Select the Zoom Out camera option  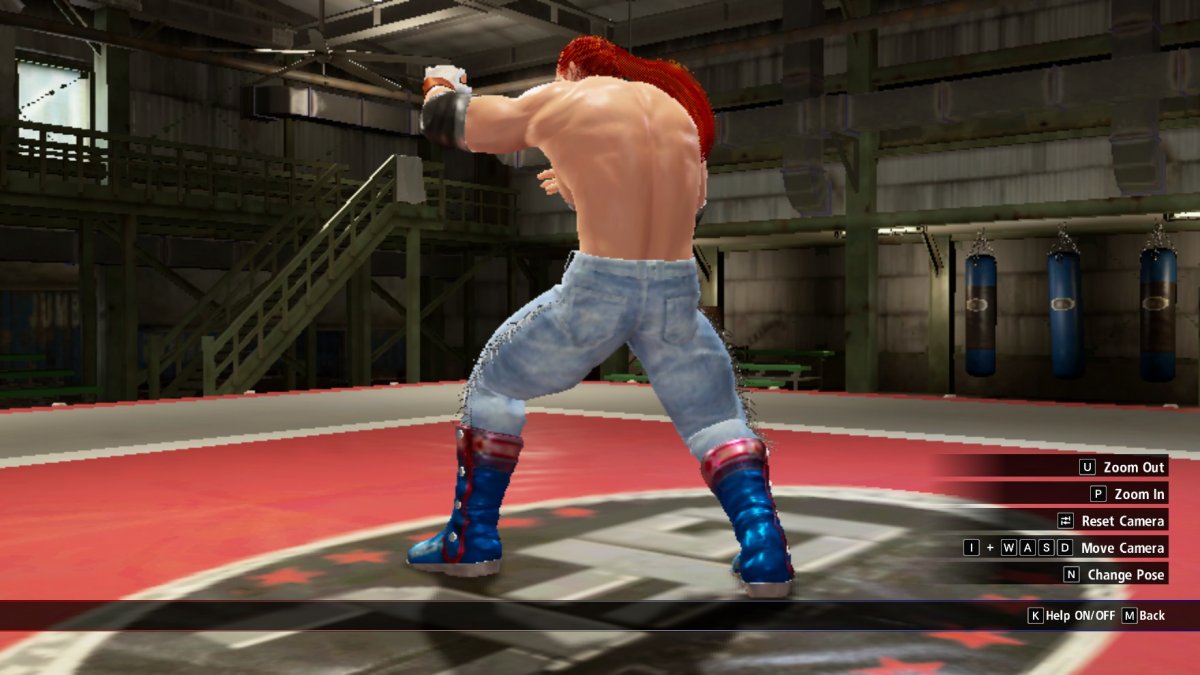(1133, 467)
